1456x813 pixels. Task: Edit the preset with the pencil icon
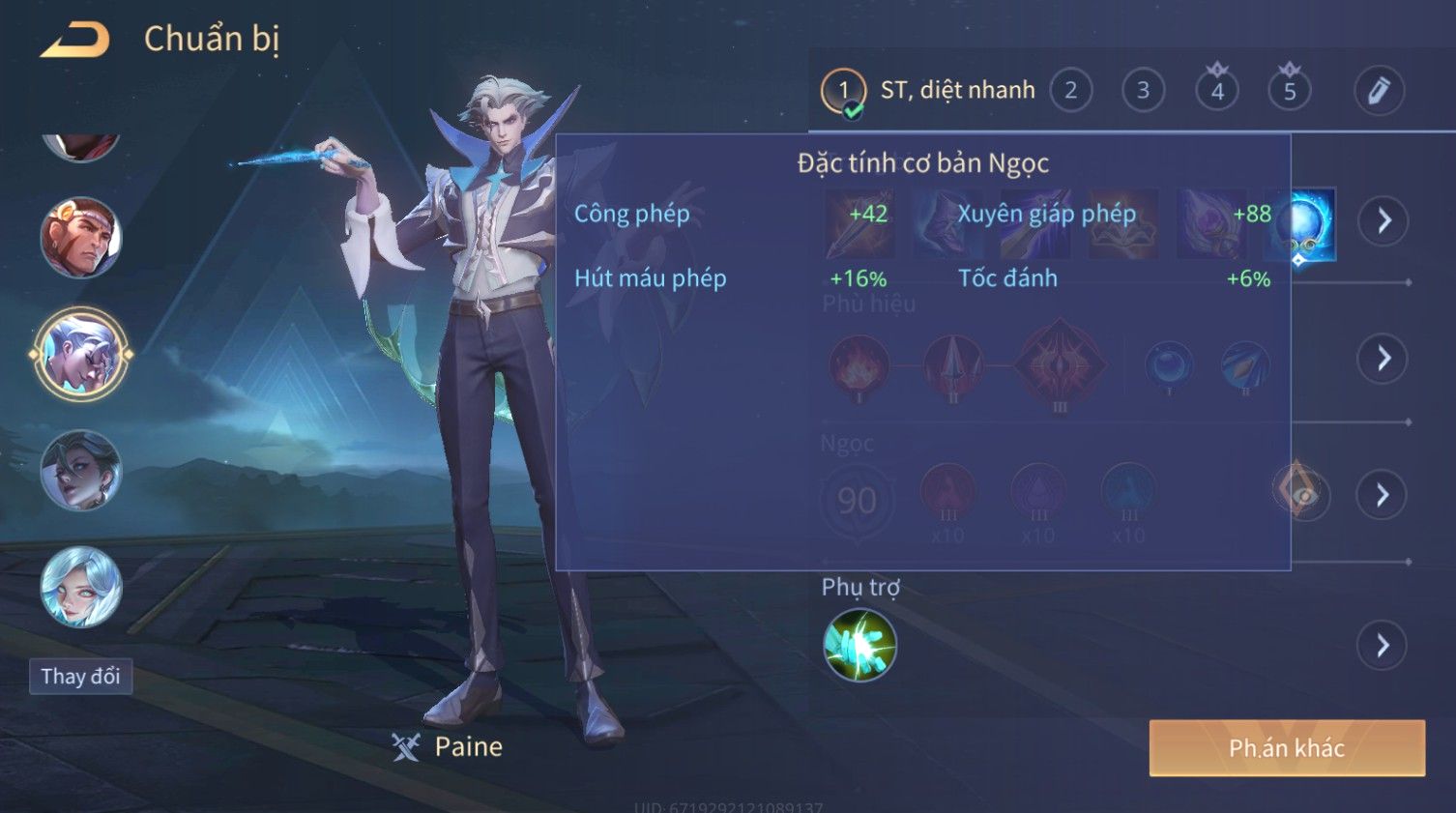click(x=1378, y=91)
